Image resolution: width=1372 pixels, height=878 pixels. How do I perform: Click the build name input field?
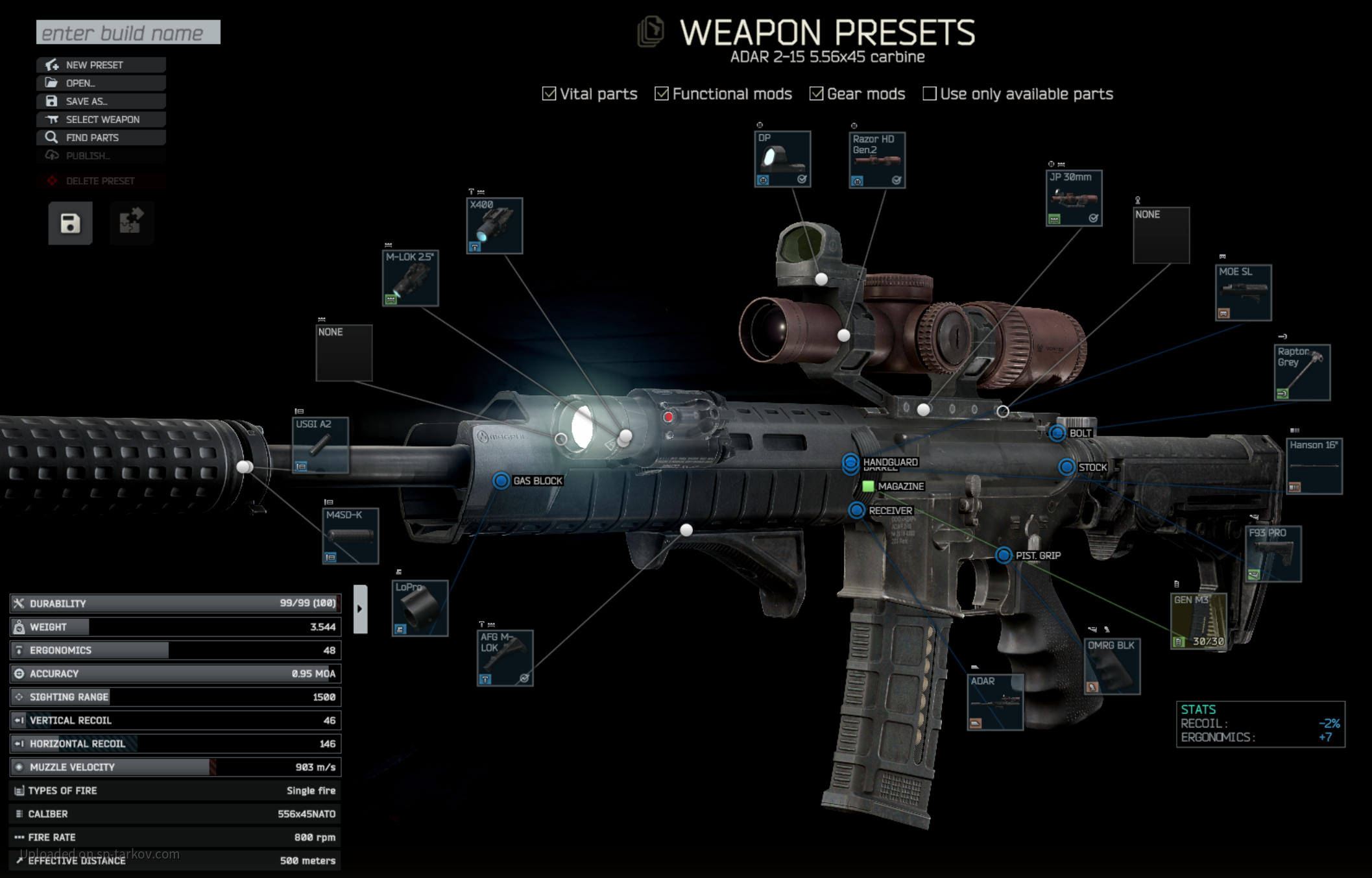click(x=128, y=32)
